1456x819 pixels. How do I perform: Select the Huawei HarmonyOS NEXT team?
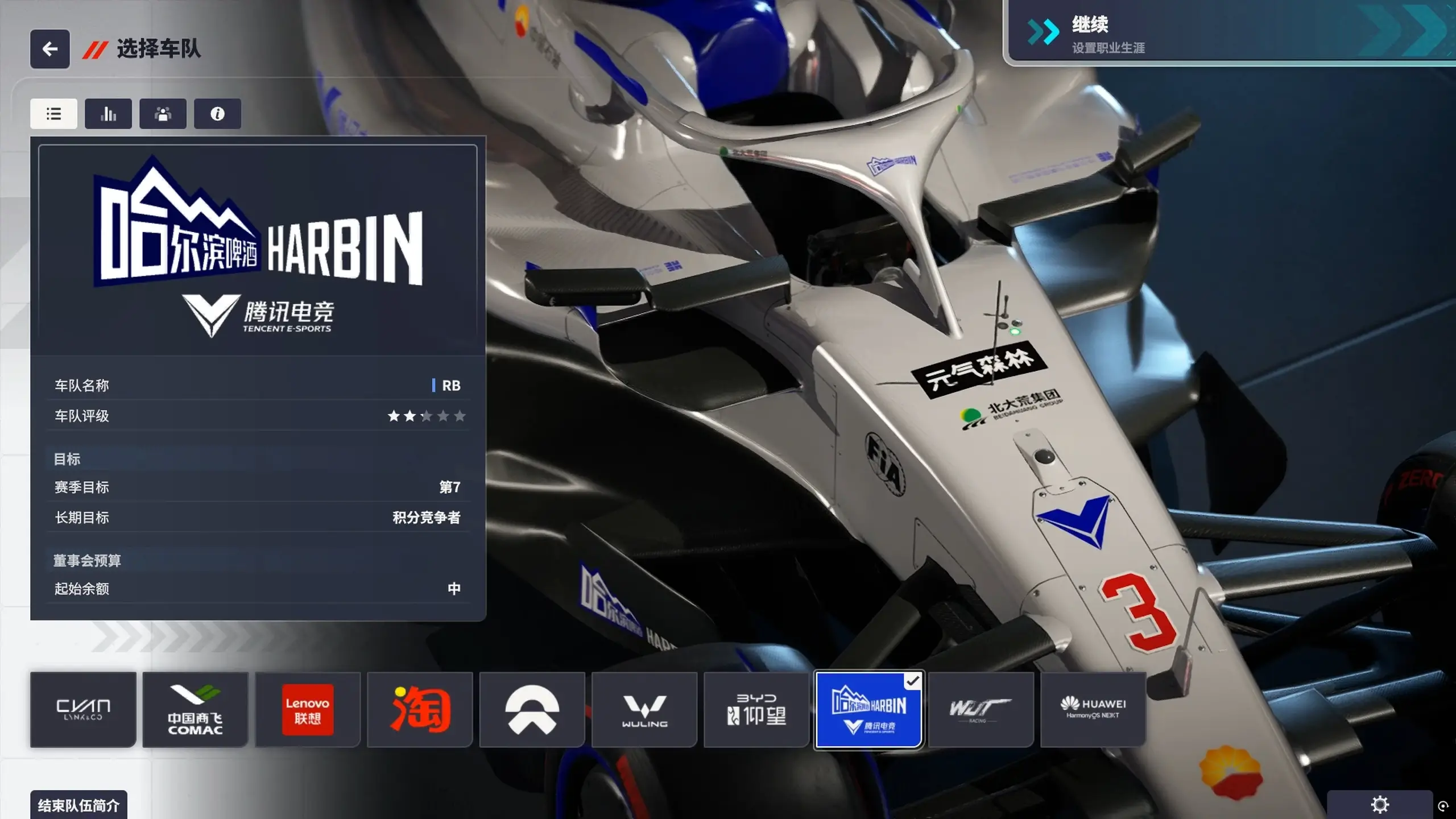click(x=1093, y=709)
